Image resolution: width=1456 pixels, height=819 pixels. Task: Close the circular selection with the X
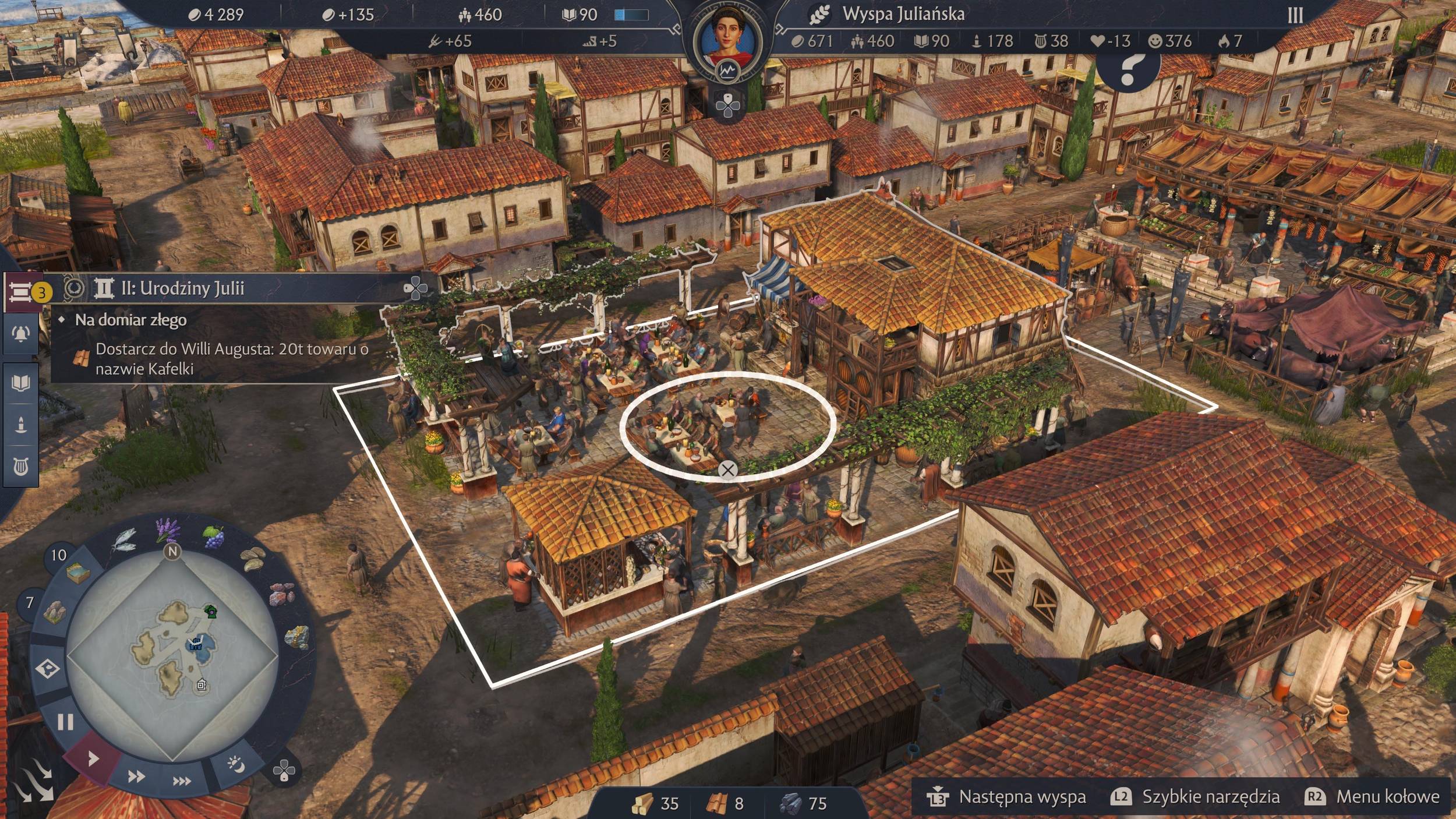727,469
